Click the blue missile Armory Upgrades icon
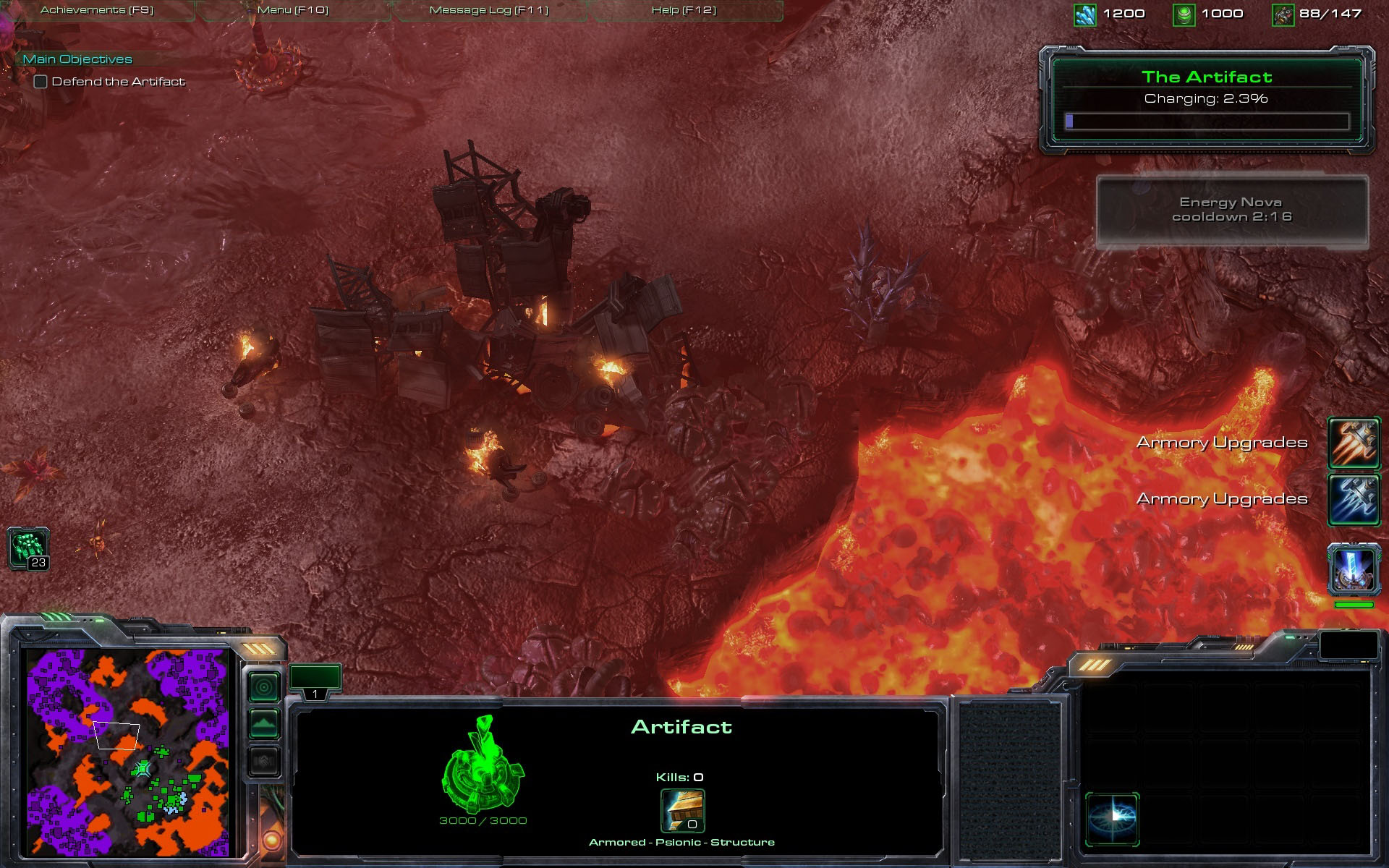This screenshot has width=1389, height=868. point(1354,499)
